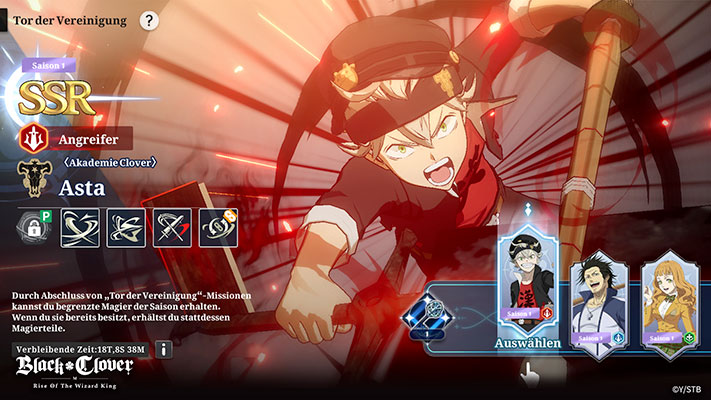Choose the dark-haired Yami character card
The image size is (711, 400).
[x=598, y=301]
